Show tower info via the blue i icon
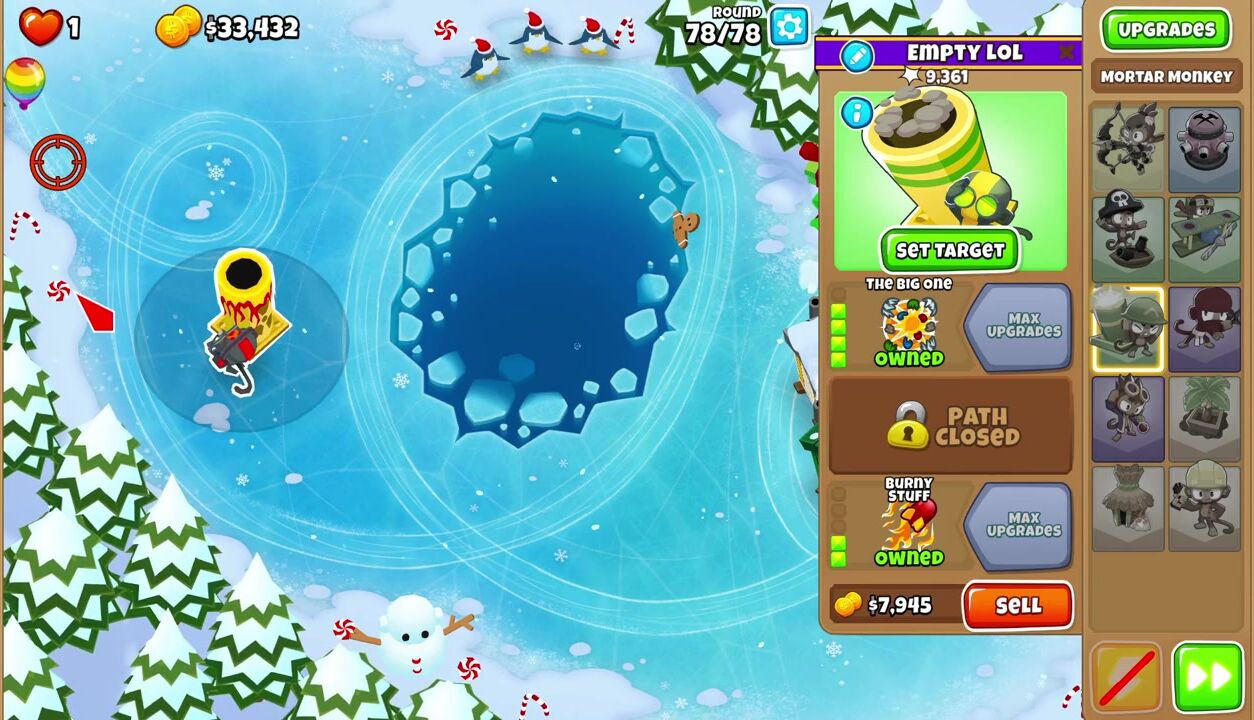Screen dimensions: 1254x720 pyautogui.click(x=856, y=113)
